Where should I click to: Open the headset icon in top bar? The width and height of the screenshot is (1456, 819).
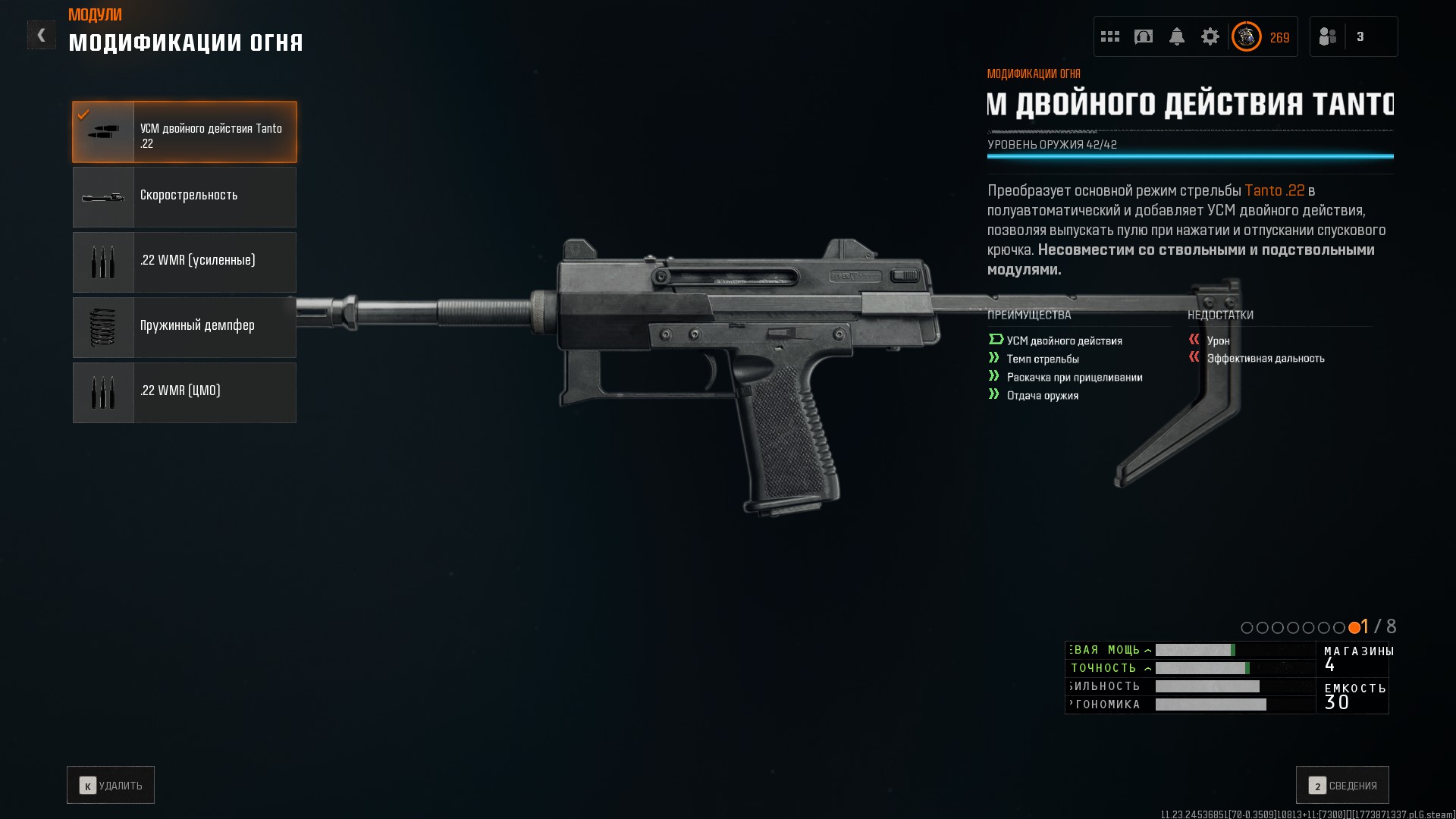coord(1144,36)
